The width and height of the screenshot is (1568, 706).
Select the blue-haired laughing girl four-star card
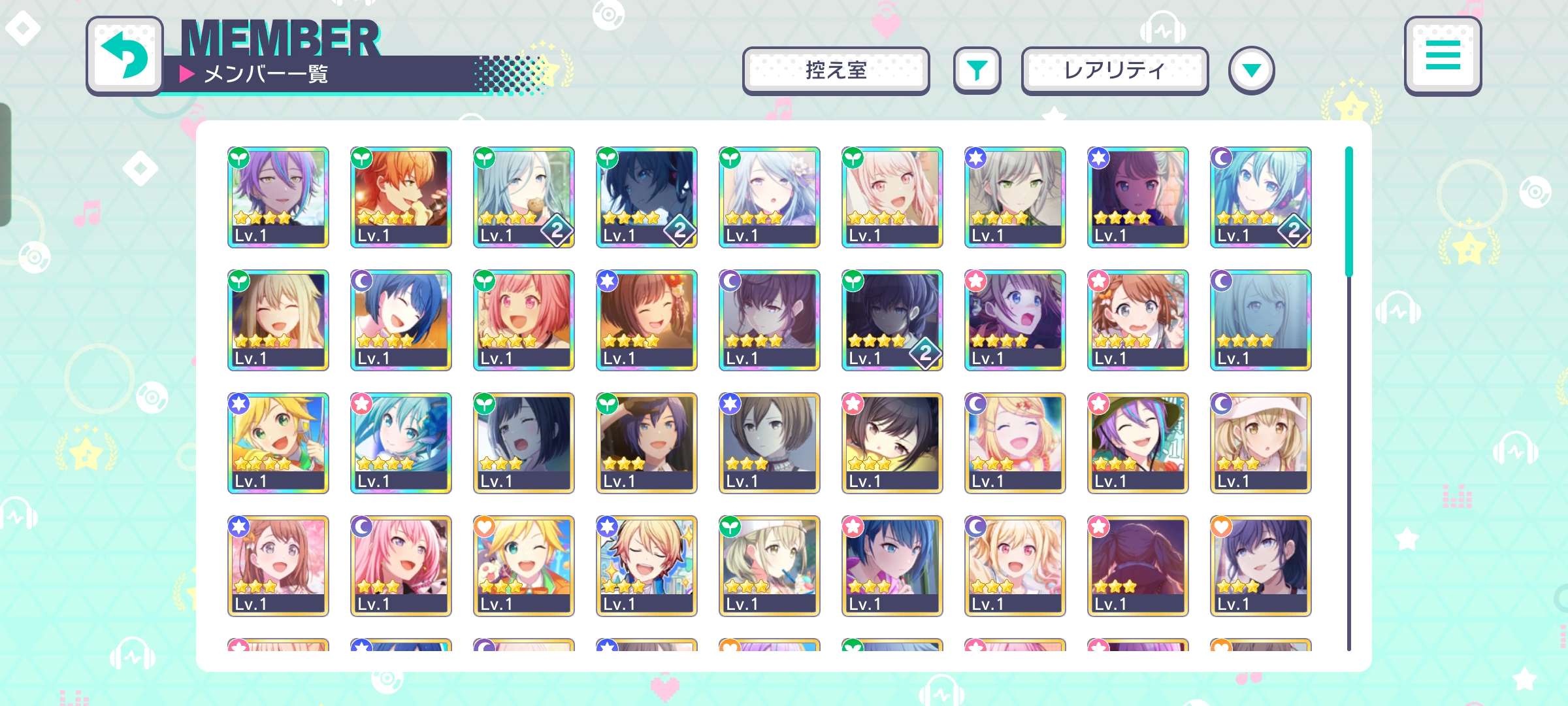[401, 320]
